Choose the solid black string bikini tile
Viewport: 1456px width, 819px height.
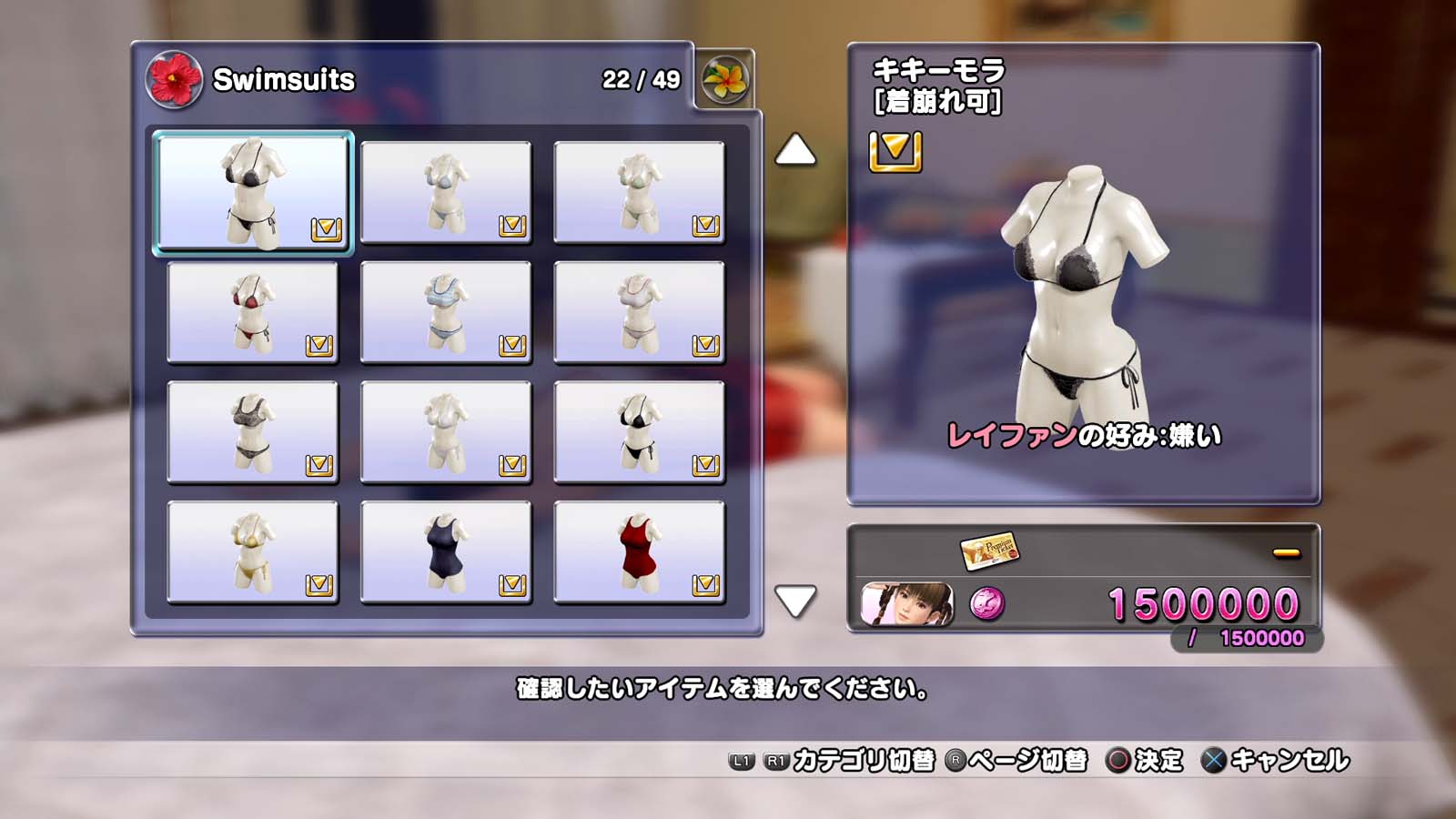[639, 433]
